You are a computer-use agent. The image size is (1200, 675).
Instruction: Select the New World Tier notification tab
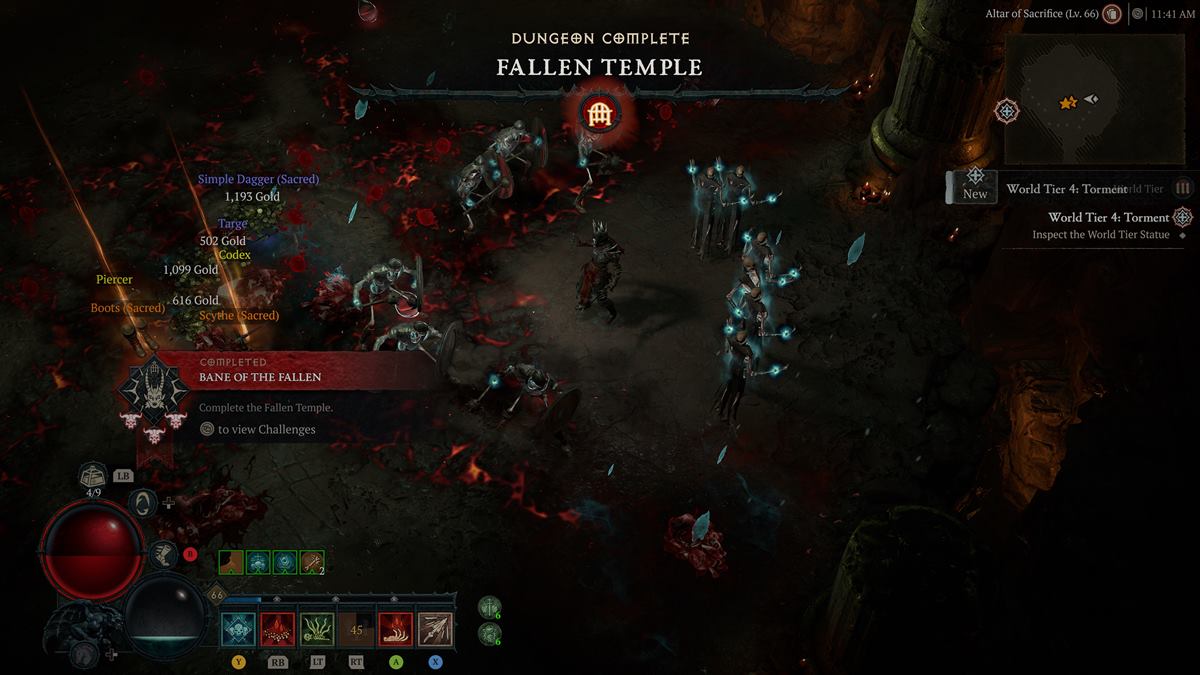(975, 186)
